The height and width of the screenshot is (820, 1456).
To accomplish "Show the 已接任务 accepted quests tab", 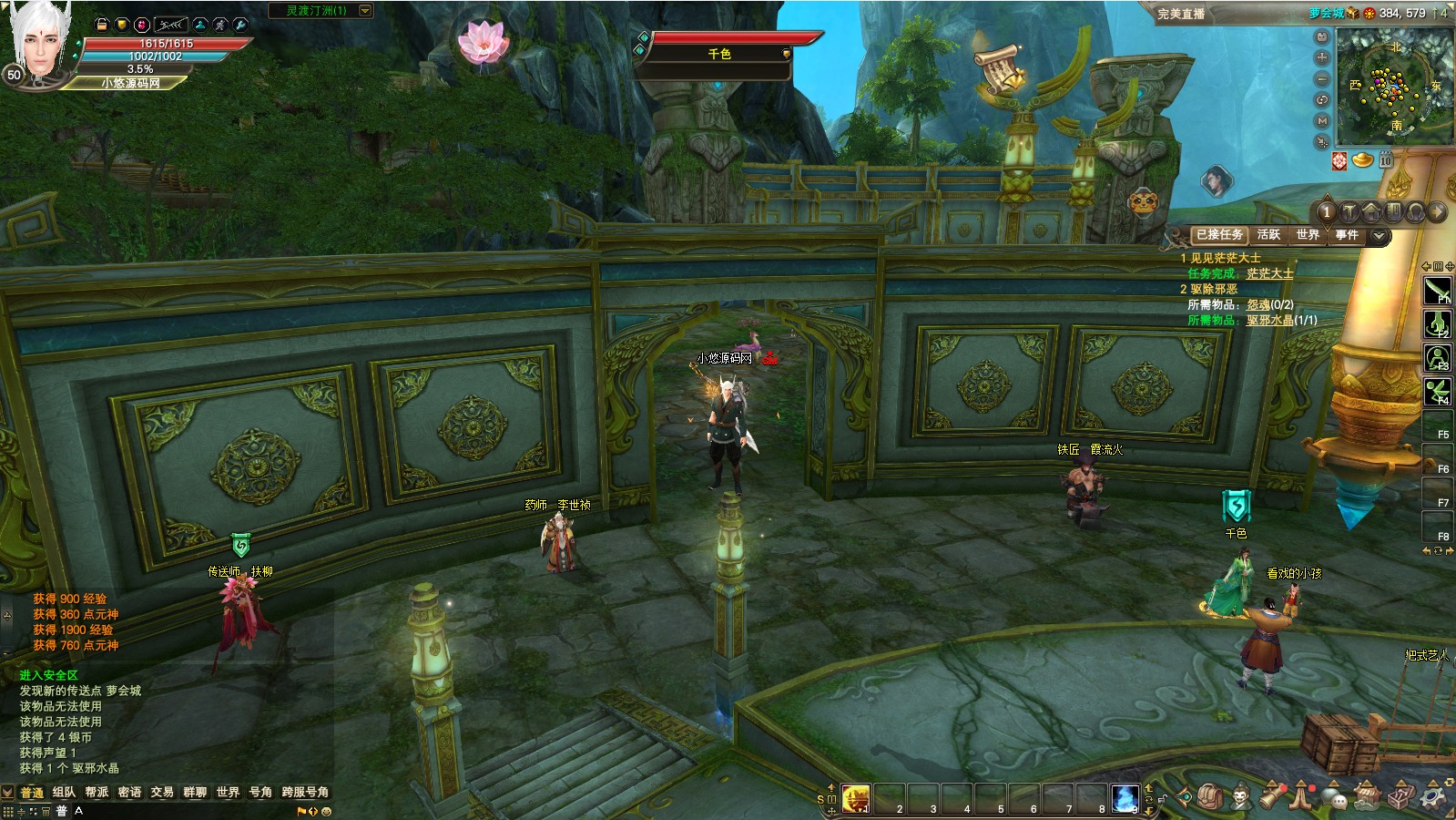I will [x=1219, y=235].
